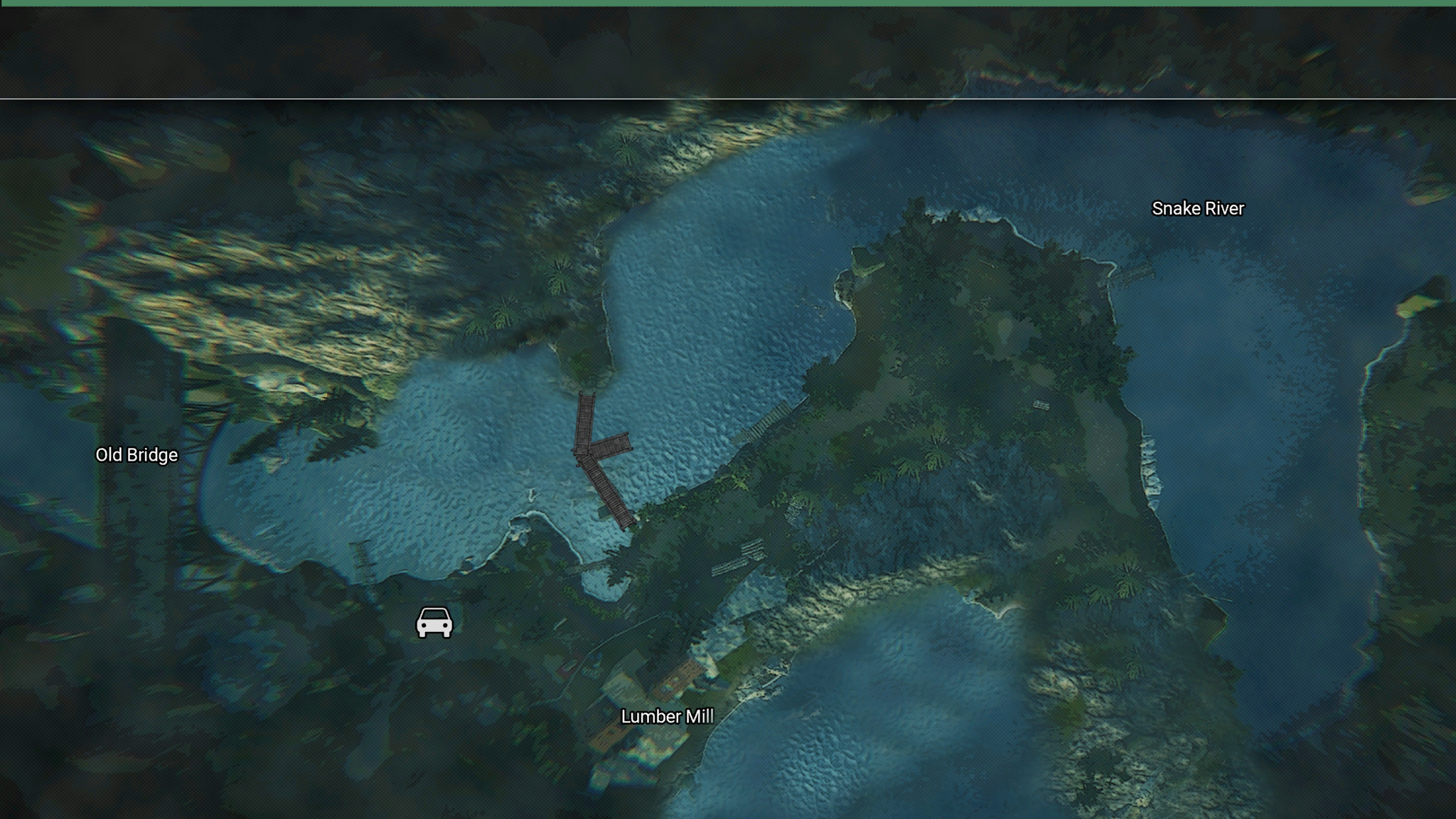This screenshot has width=1456, height=819.
Task: Click the Lumber Mill map label
Action: point(667,717)
